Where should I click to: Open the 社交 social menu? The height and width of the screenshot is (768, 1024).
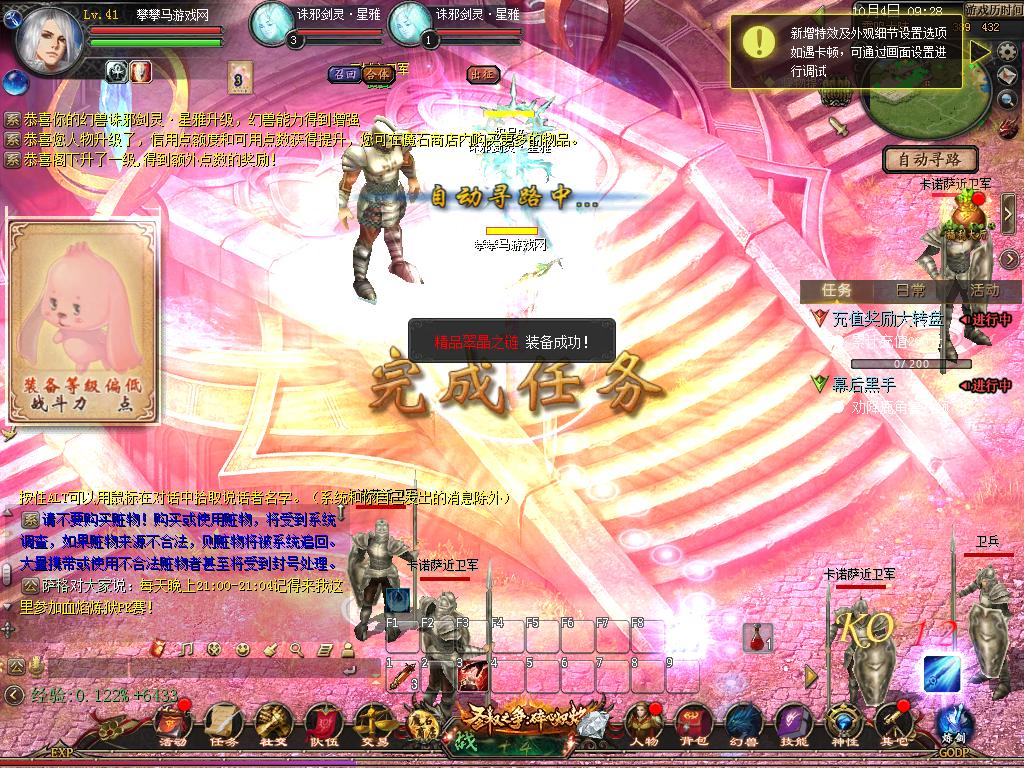[x=272, y=724]
